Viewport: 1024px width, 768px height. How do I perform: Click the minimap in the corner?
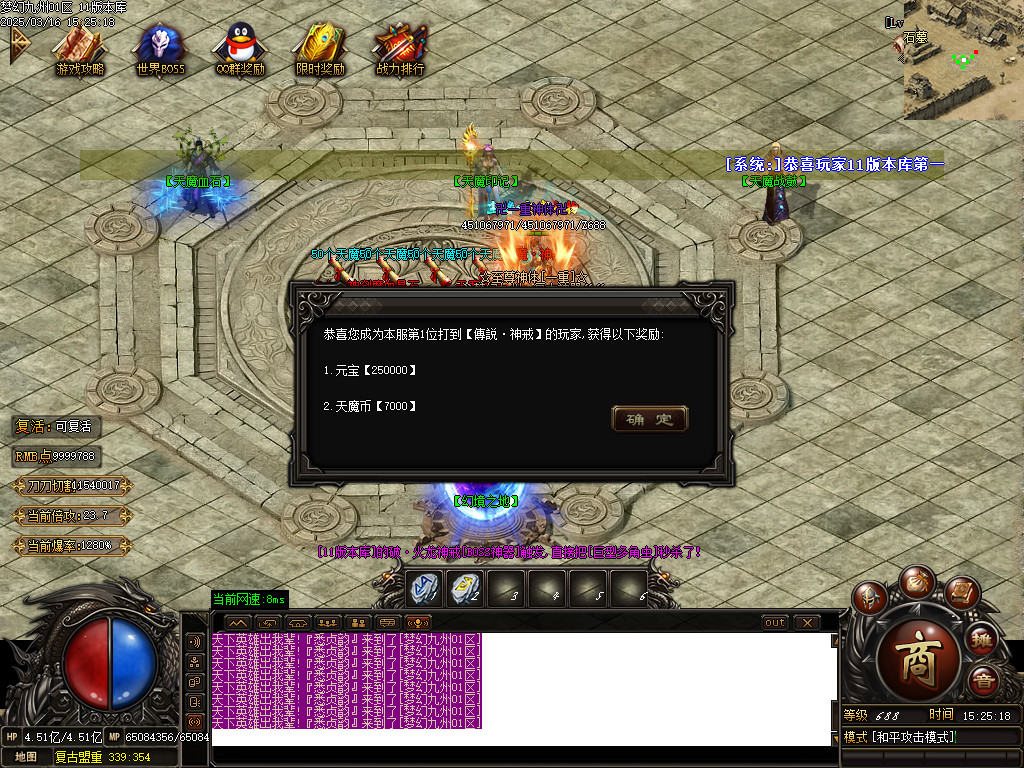tap(963, 62)
